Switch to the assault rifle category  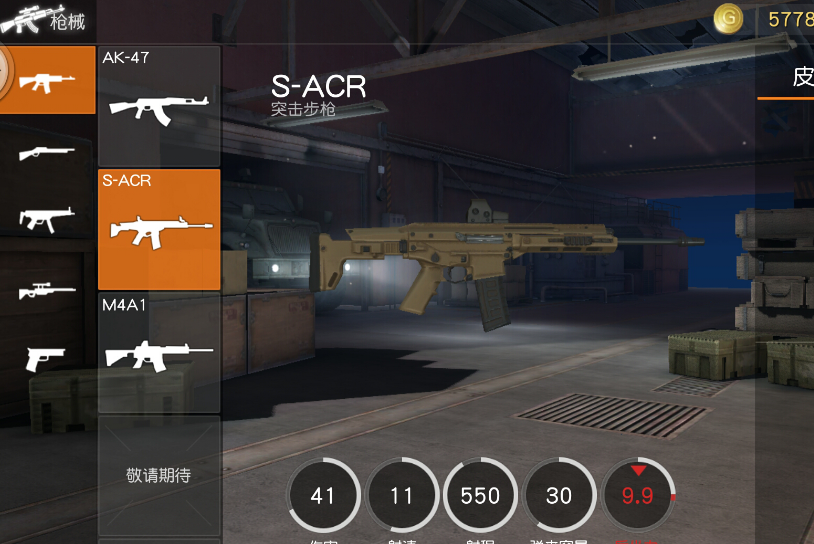pos(47,81)
